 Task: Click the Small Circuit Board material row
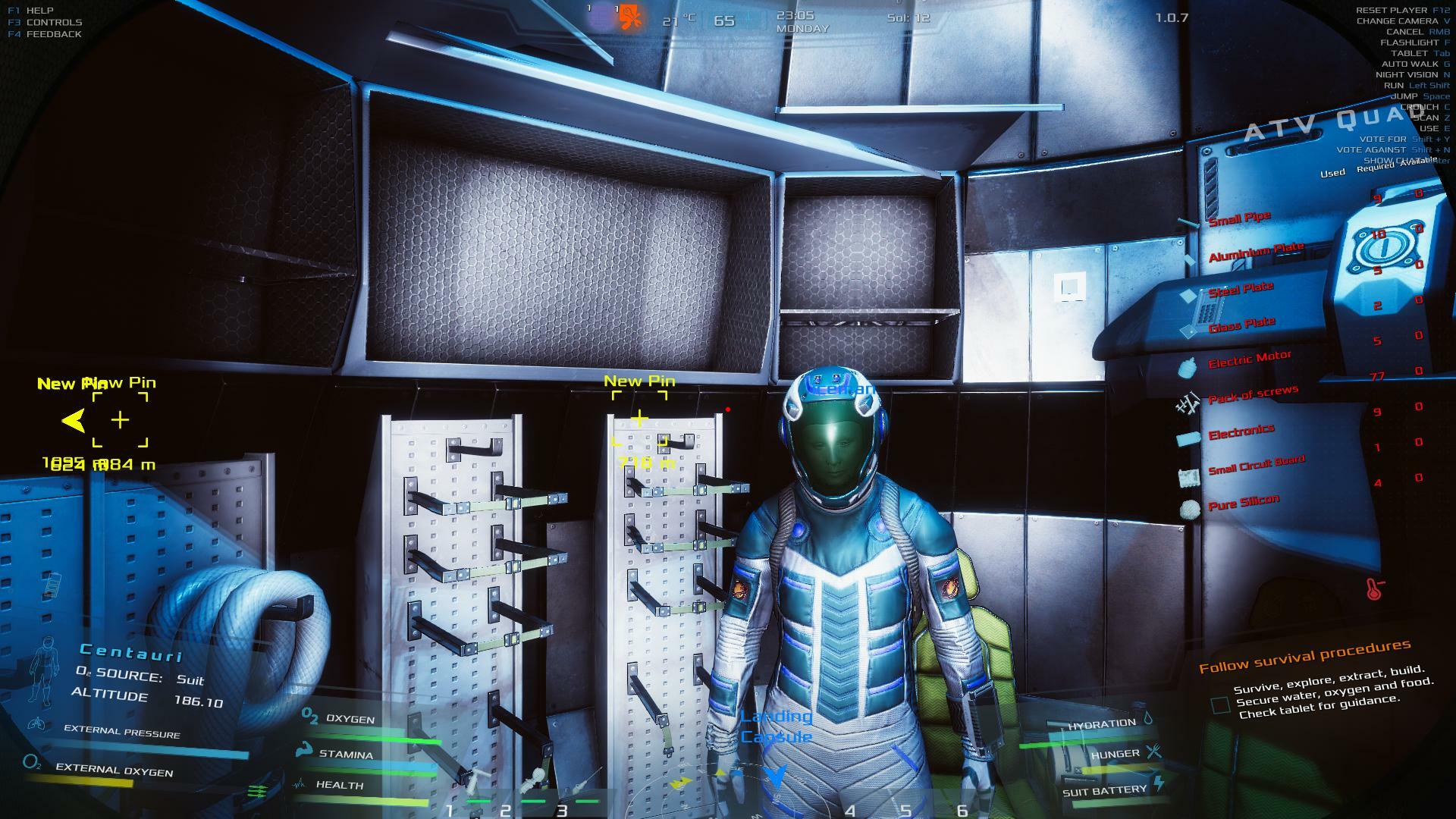tap(1256, 464)
